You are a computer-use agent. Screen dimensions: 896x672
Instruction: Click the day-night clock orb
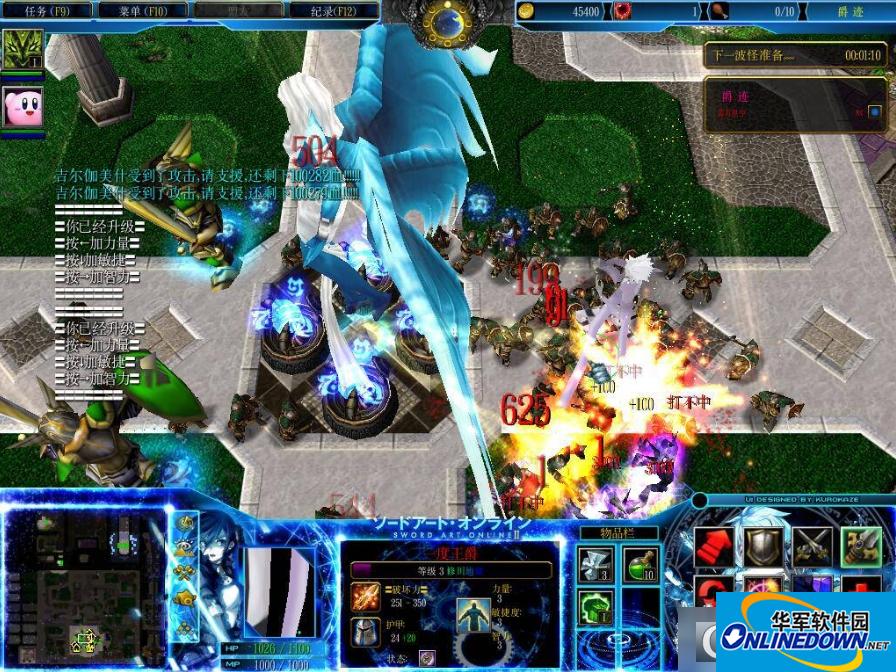pos(440,19)
